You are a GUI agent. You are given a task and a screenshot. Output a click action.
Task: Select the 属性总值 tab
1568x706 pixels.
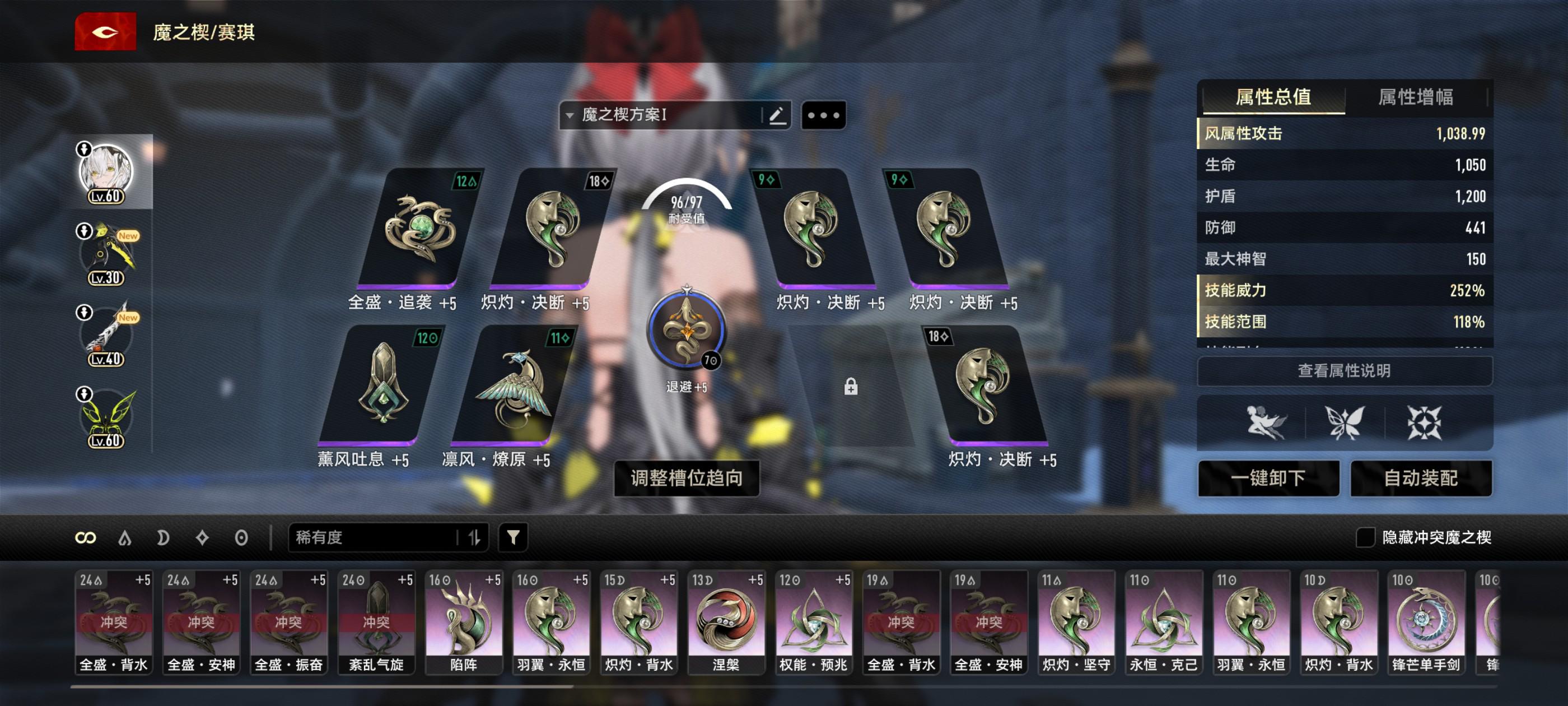[1273, 97]
